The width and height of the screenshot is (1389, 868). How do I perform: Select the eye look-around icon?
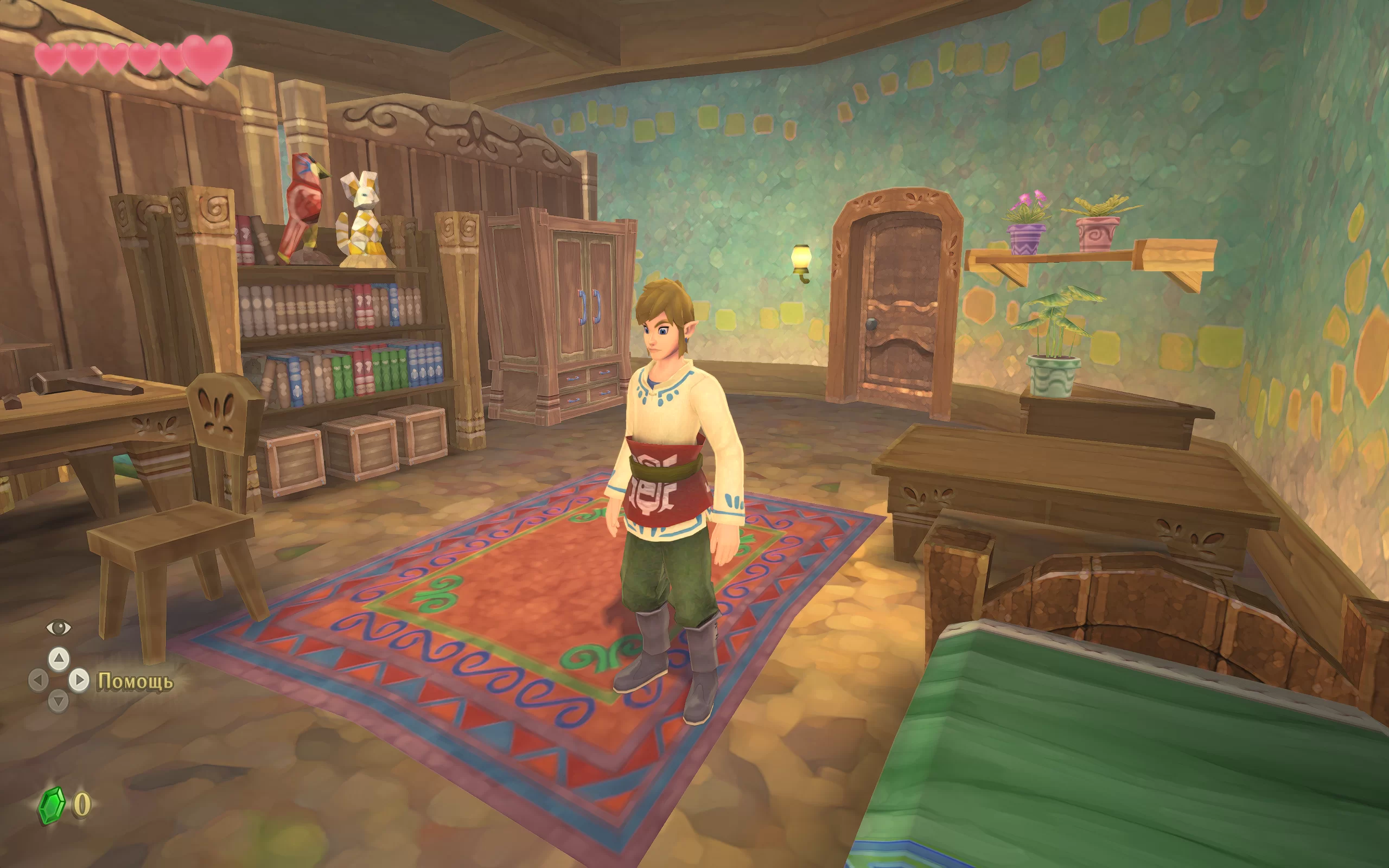(x=58, y=628)
